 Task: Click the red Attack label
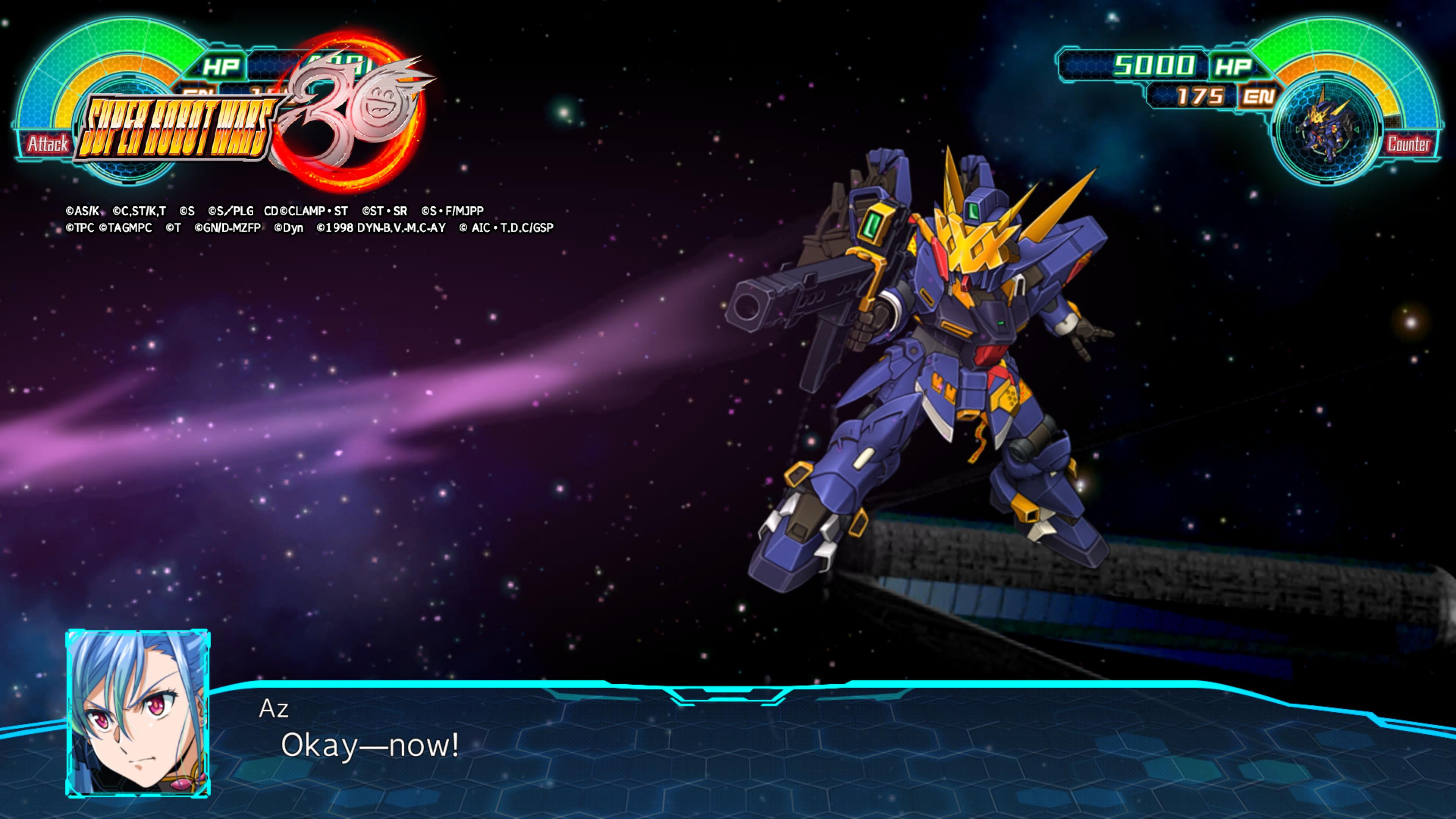[x=47, y=144]
